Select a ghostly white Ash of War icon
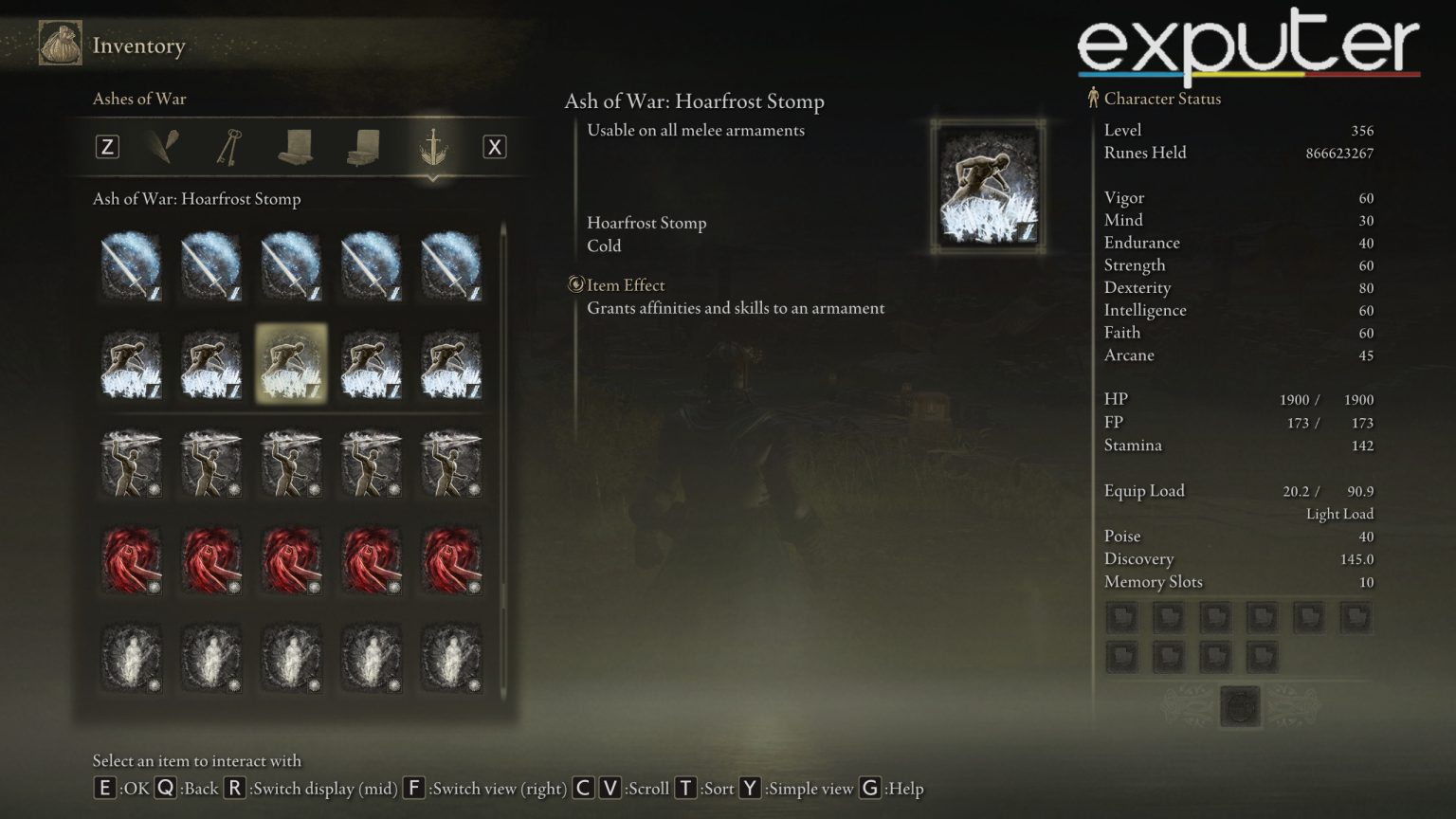 131,659
